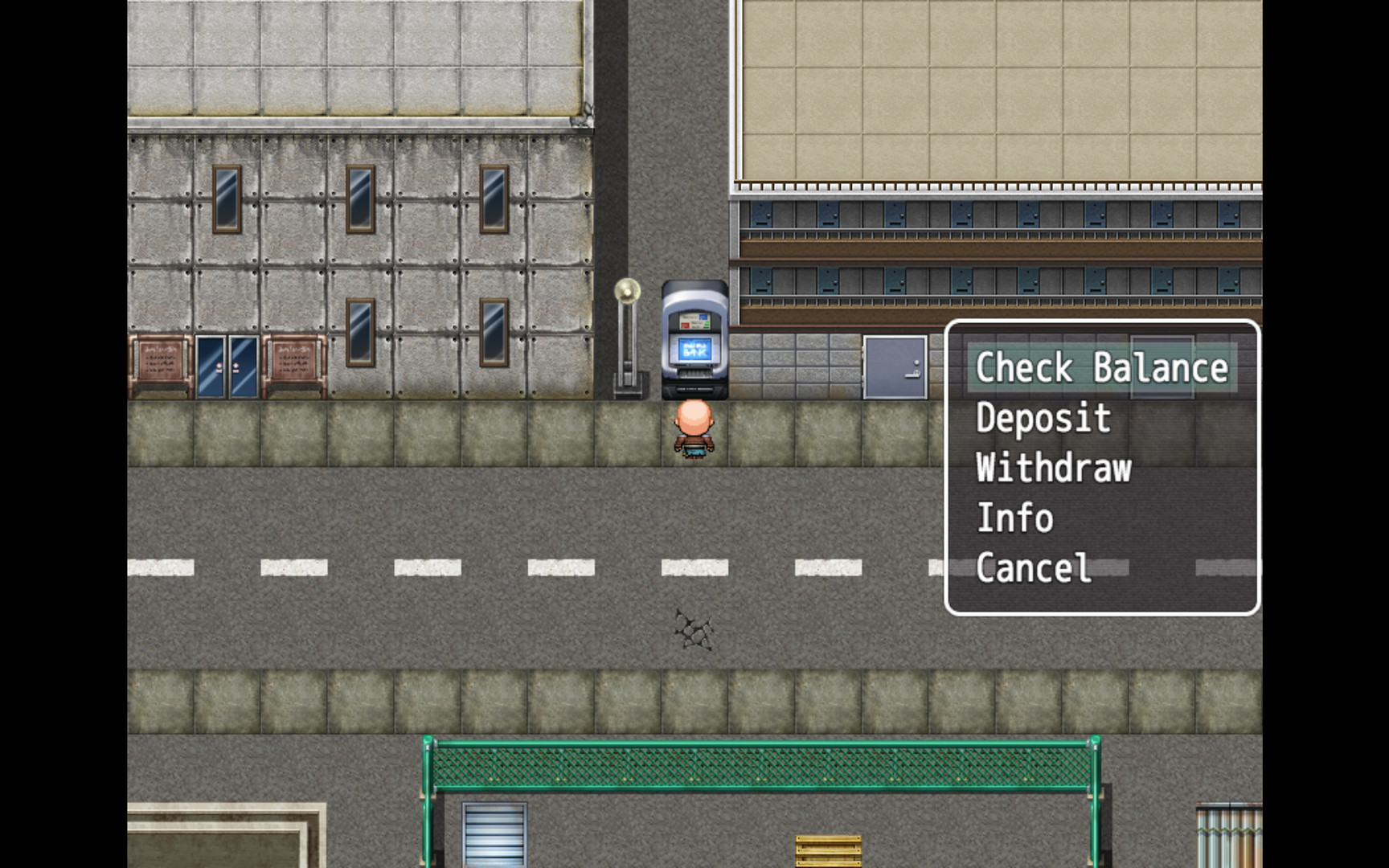The image size is (1389, 868).
Task: Click the ATM machine's blue bank screen
Action: point(696,349)
